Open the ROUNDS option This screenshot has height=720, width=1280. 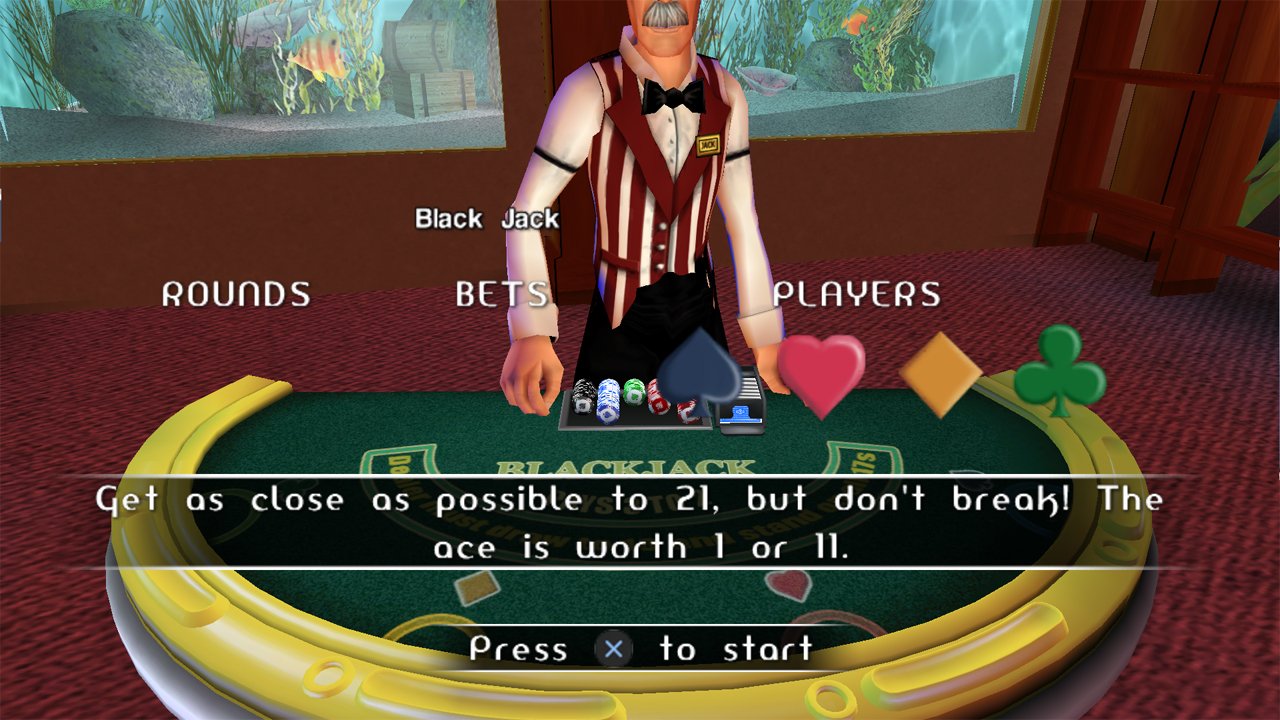coord(236,294)
